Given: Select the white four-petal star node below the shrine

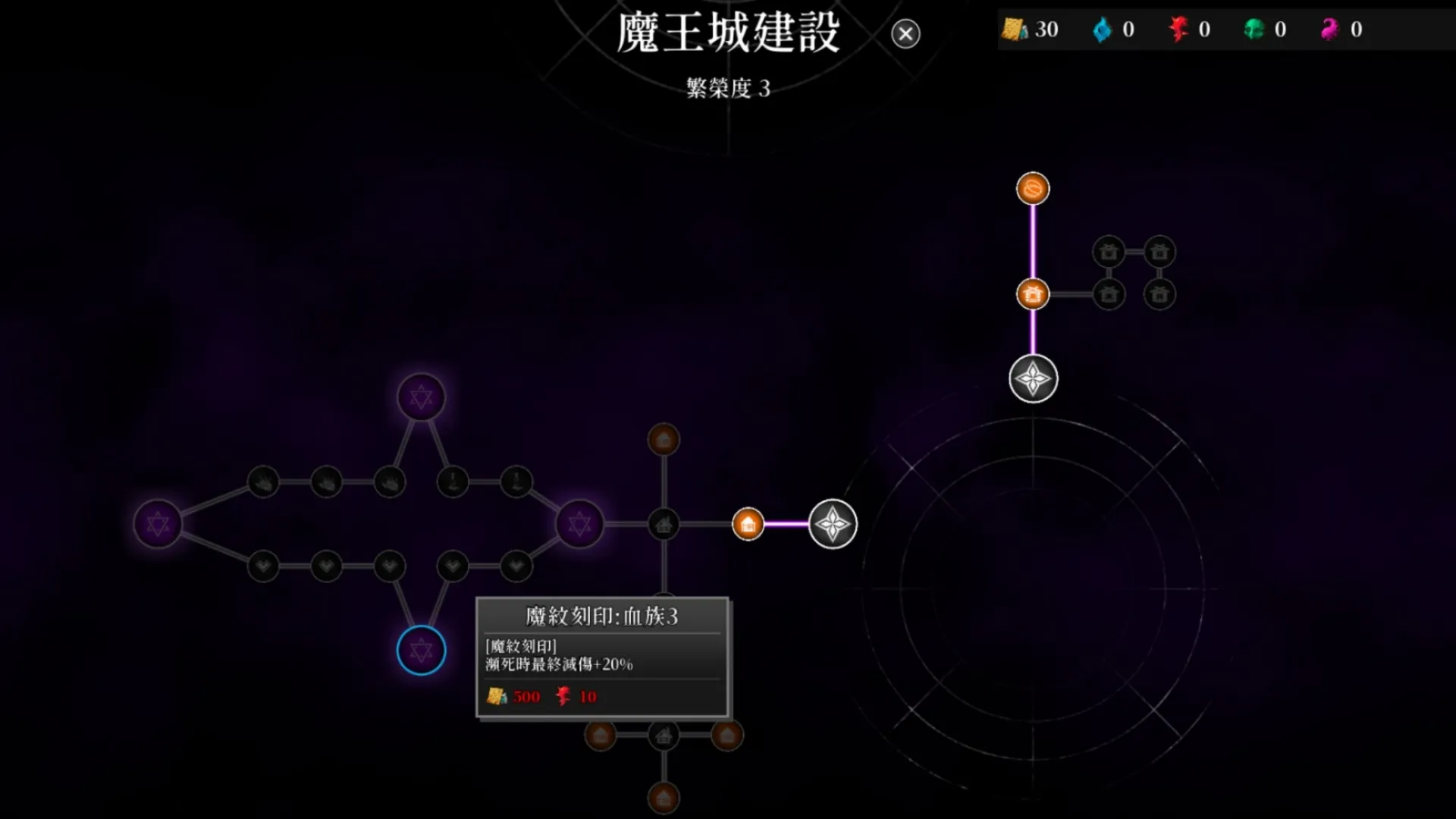Looking at the screenshot, I should (1033, 379).
